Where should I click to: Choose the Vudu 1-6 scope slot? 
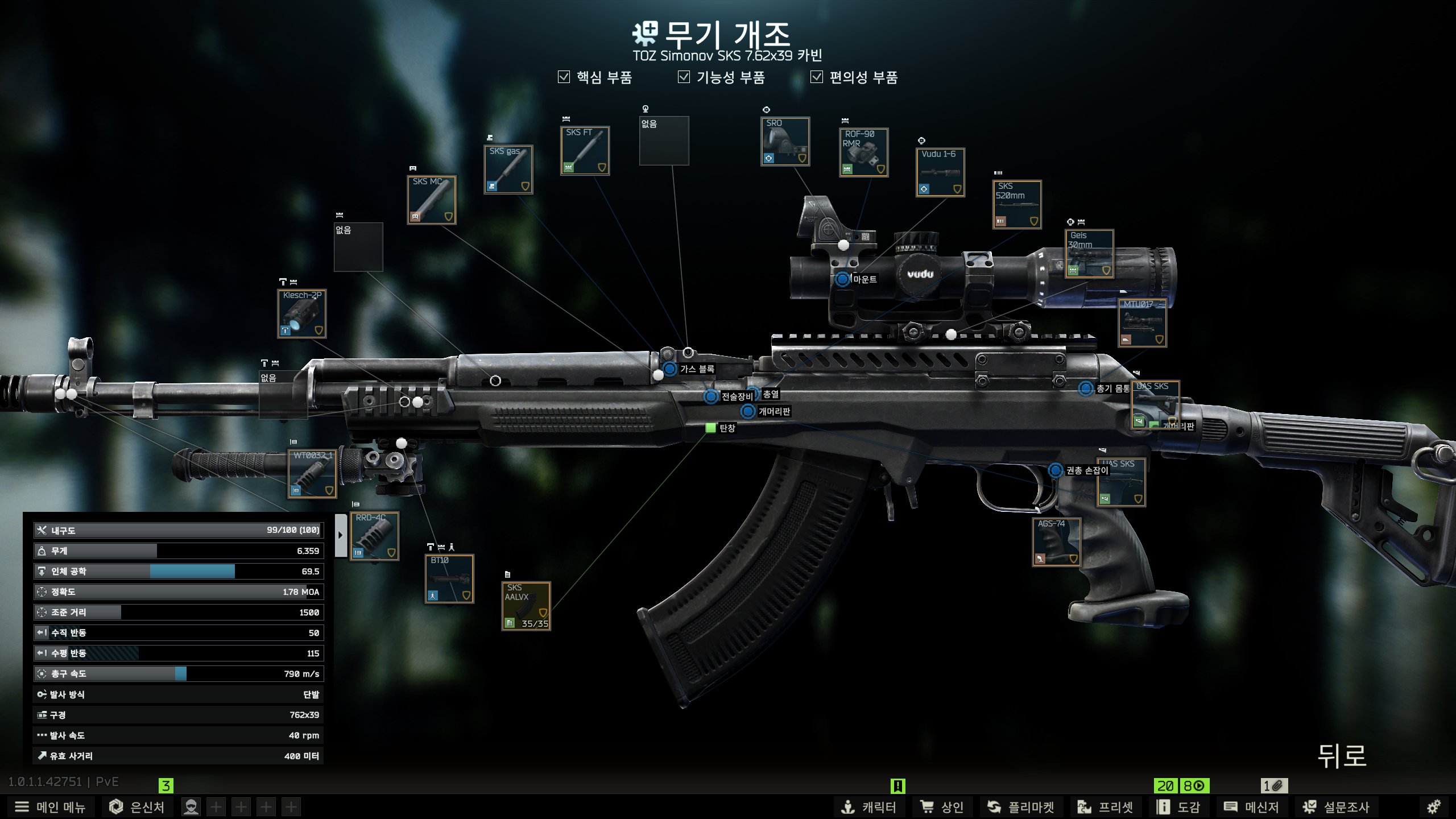click(x=940, y=172)
